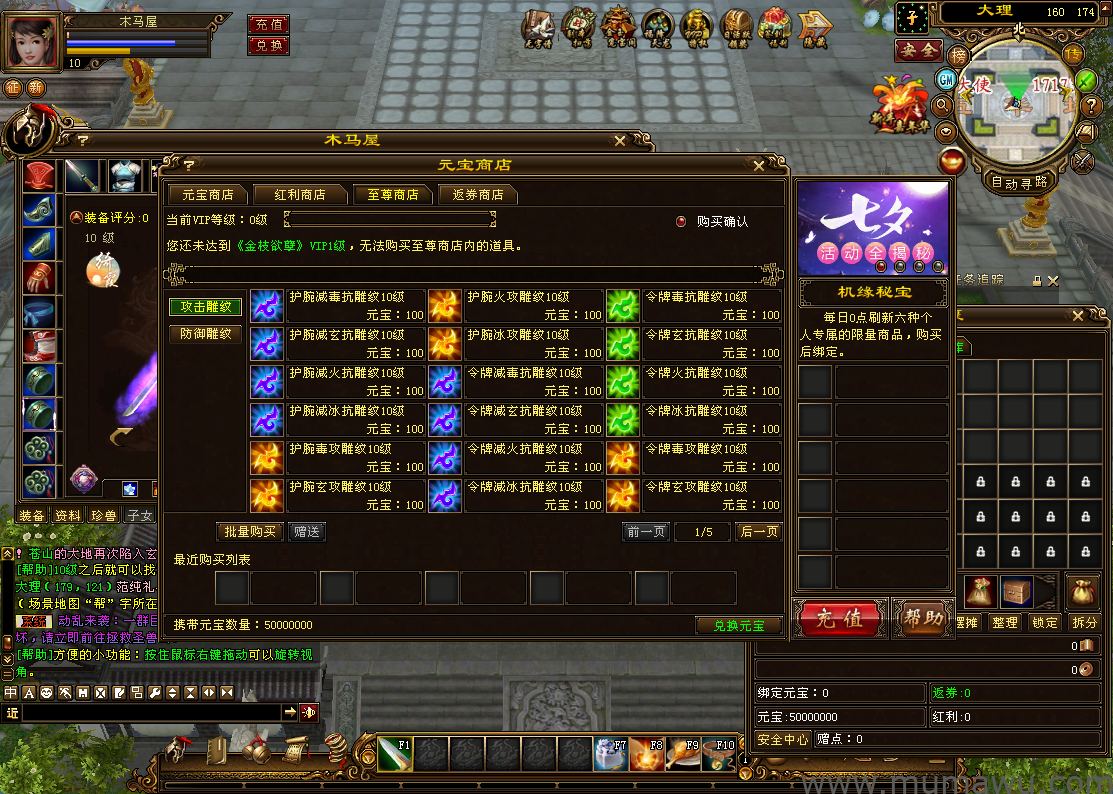Screen dimensions: 1113x794
Task: Select the 返券商店 tab
Action: [478, 194]
